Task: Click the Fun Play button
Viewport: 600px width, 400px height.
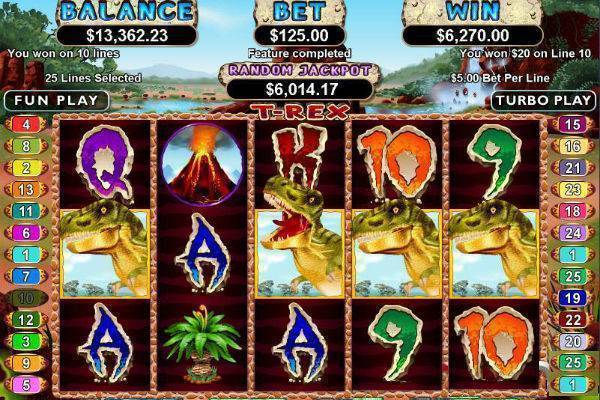Action: click(x=55, y=100)
